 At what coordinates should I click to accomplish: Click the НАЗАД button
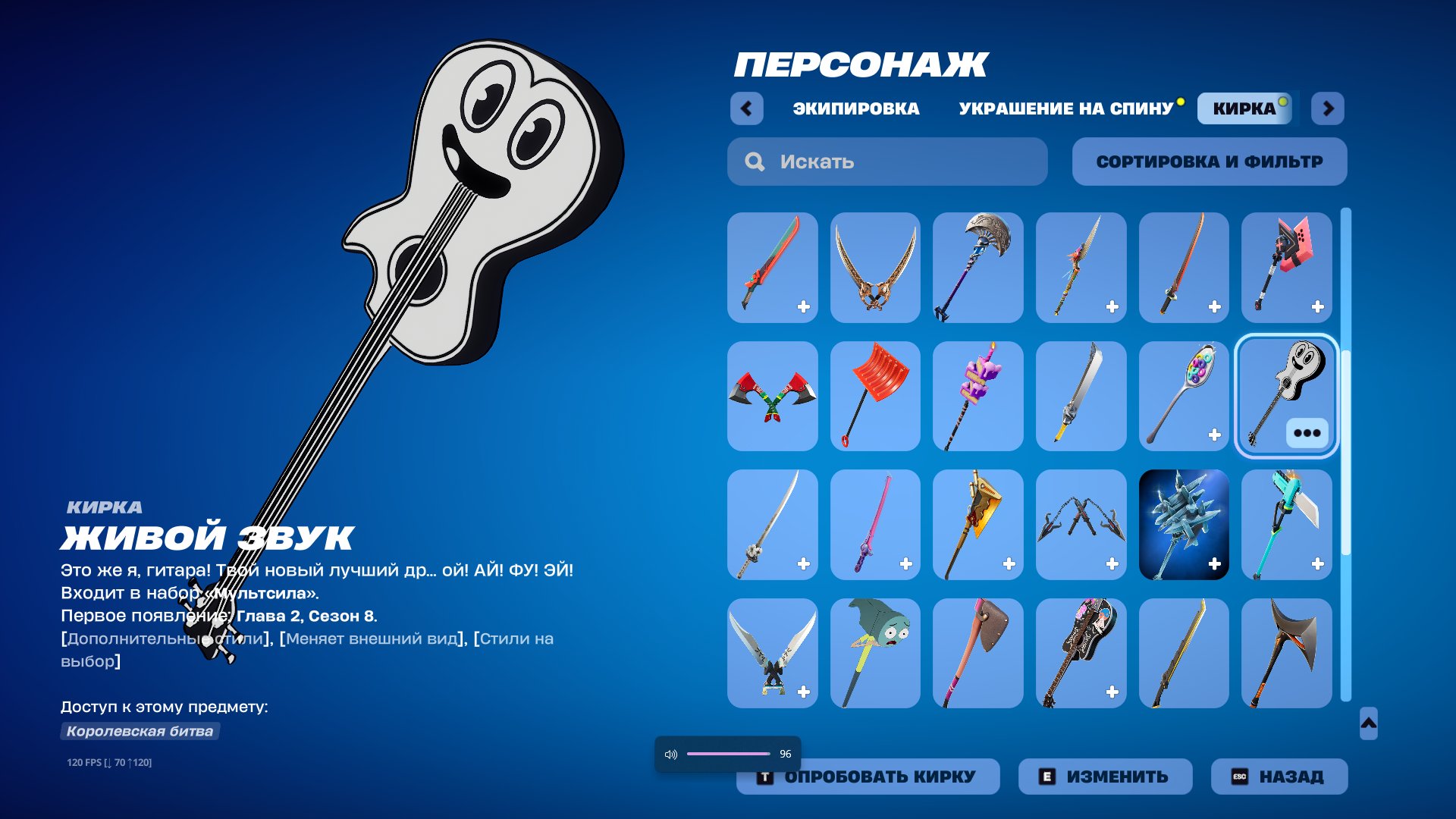pos(1279,776)
